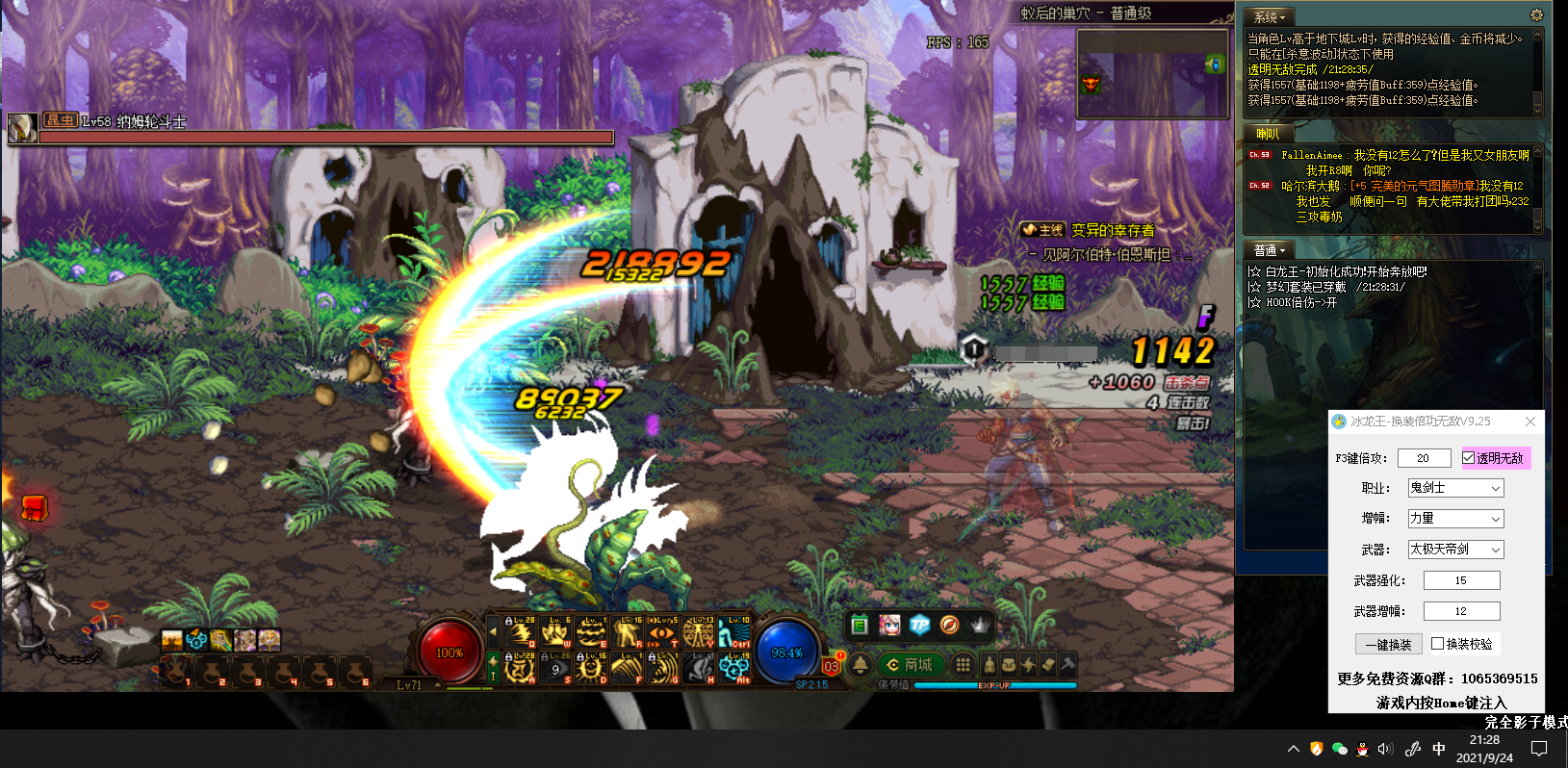Expand the 武器 dropdown showing 太极天帝剑

click(1455, 549)
